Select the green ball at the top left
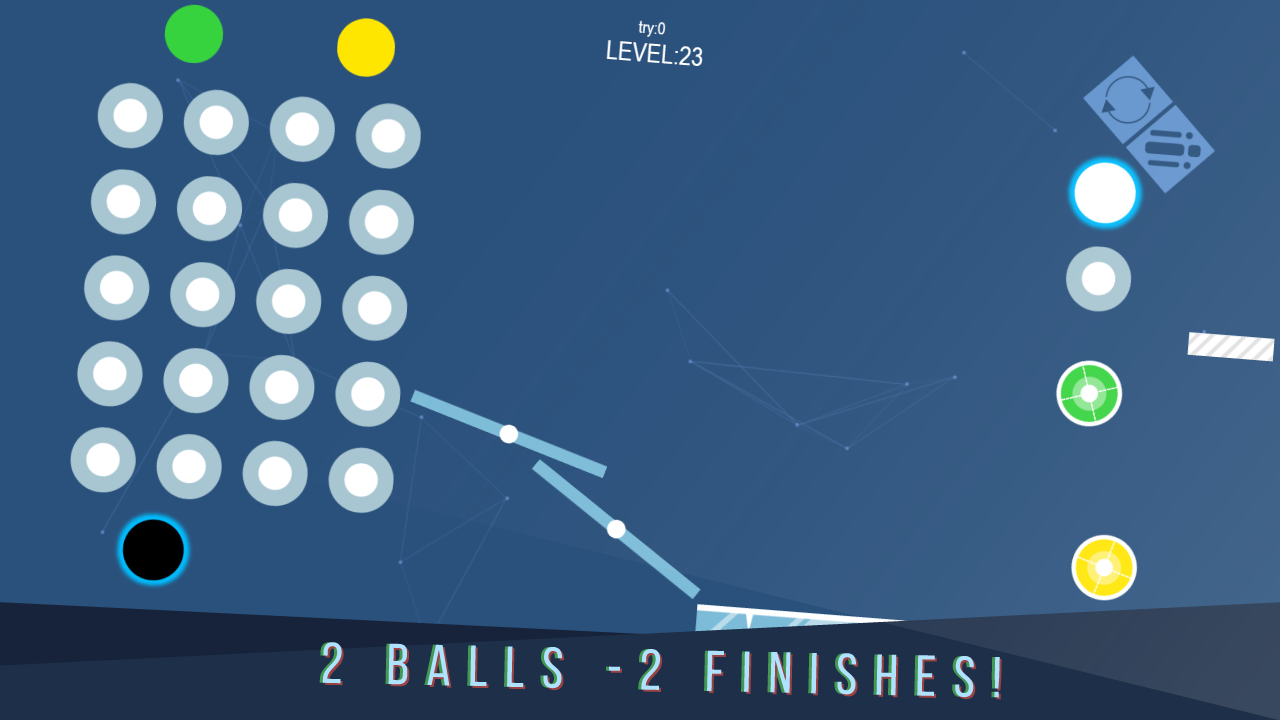The height and width of the screenshot is (720, 1280). point(194,33)
